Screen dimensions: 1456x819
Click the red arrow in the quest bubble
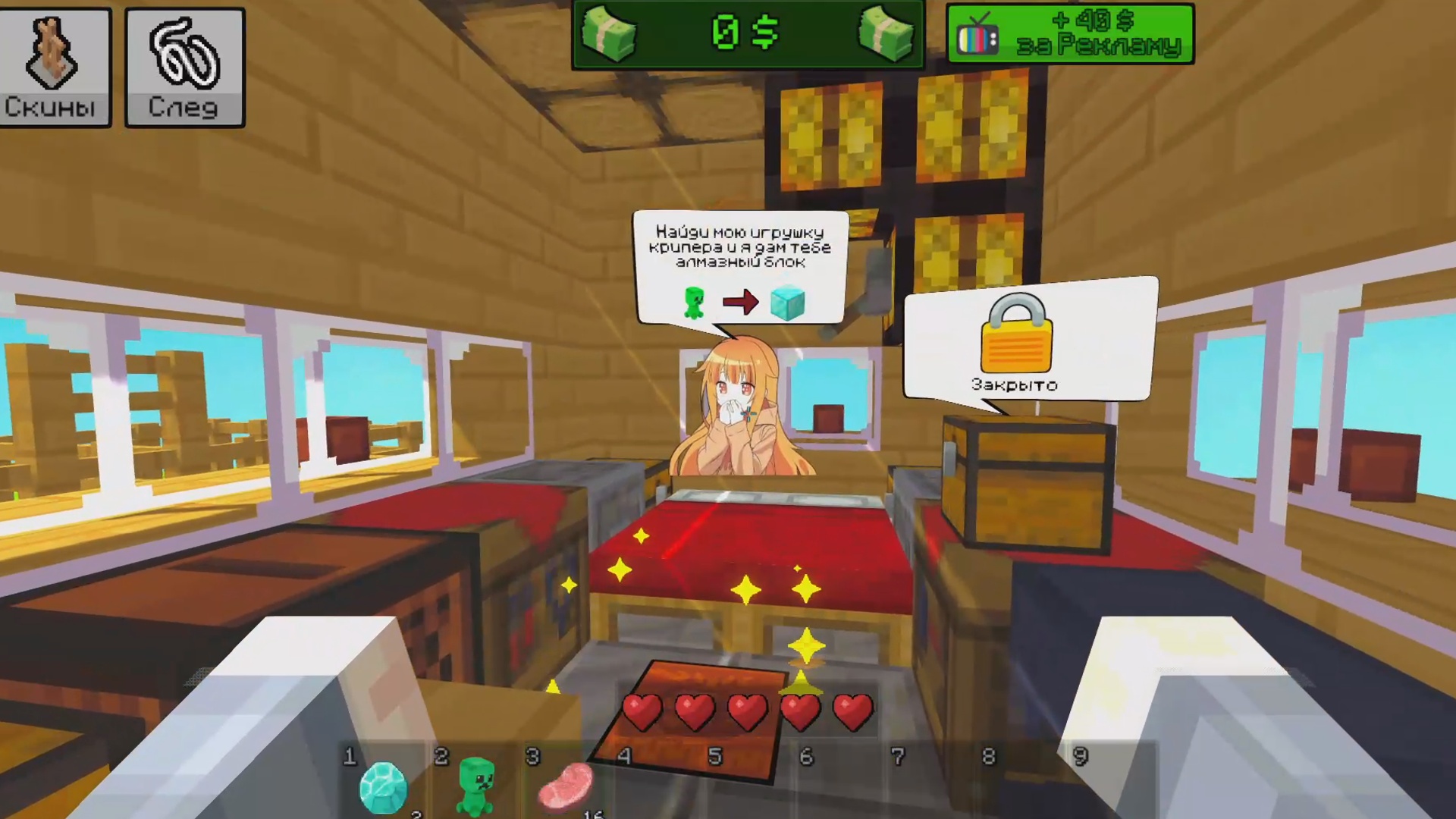[x=741, y=302]
